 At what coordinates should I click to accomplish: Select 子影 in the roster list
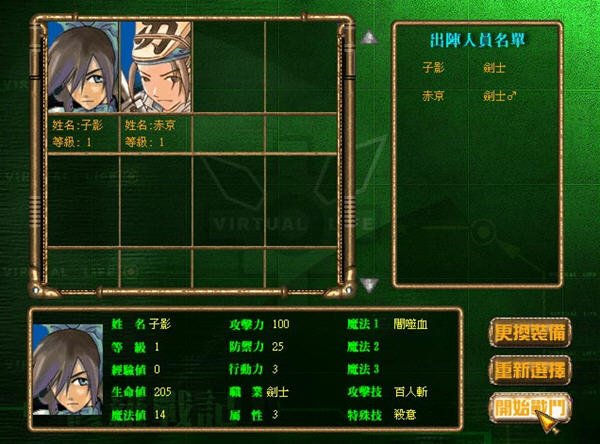[436, 67]
